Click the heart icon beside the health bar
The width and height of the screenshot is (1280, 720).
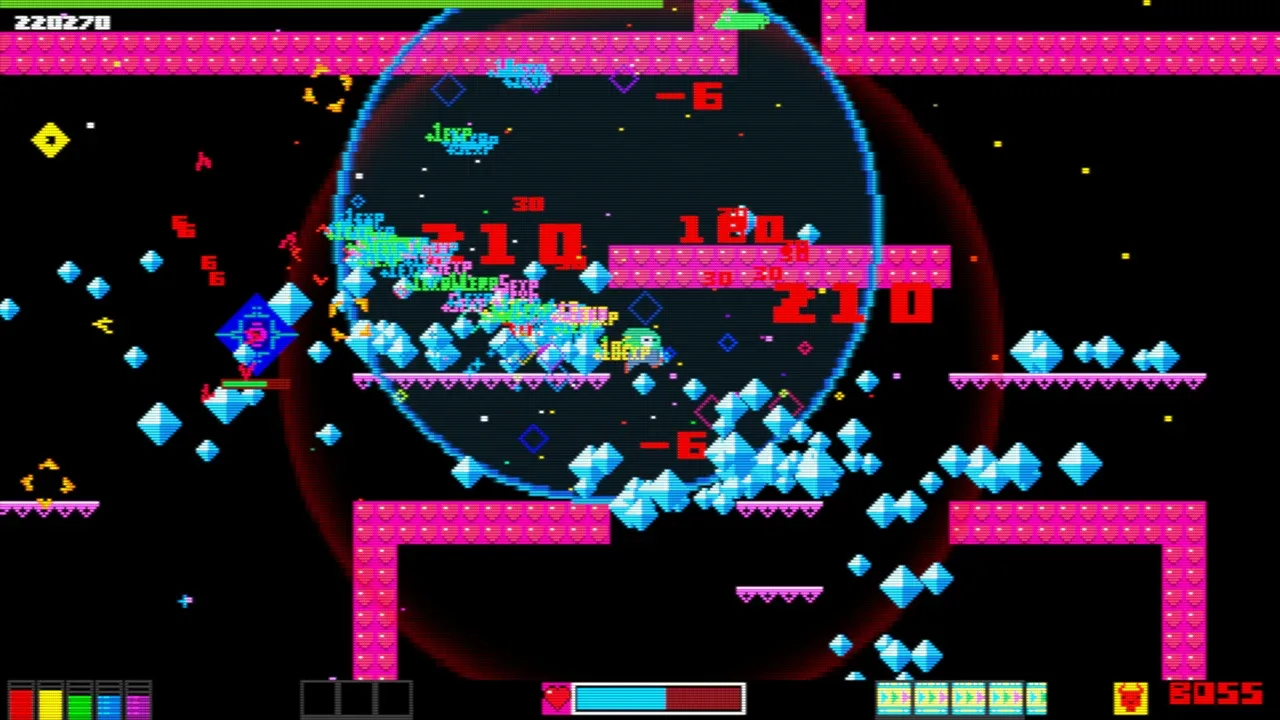coord(556,698)
